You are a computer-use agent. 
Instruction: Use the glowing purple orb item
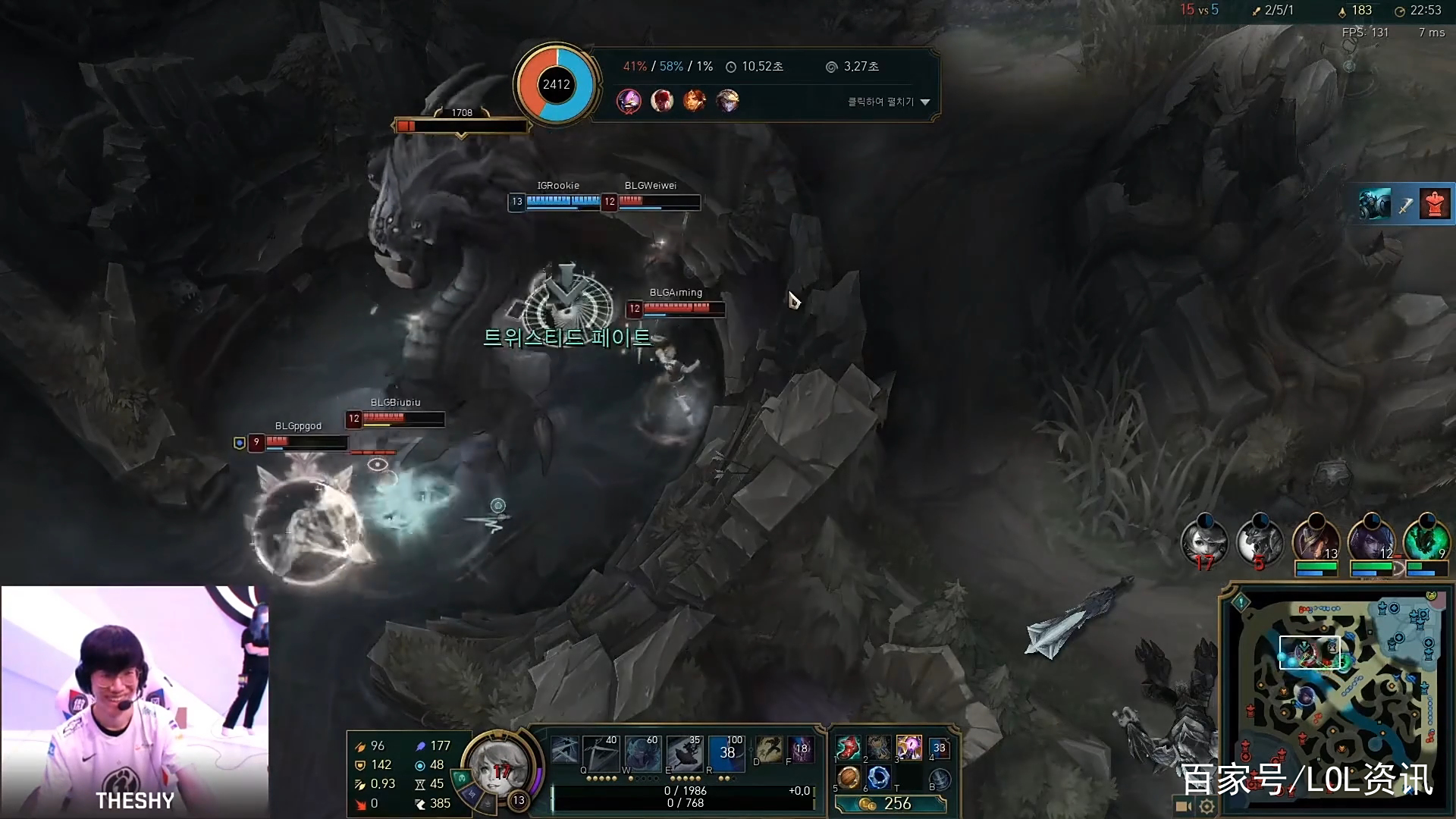point(908,748)
